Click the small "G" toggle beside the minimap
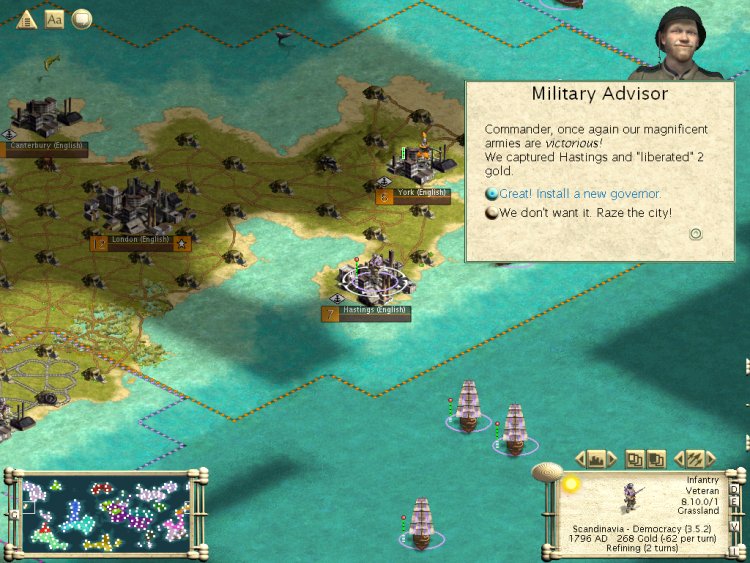Screen dimensions: 750x563 tap(13, 514)
